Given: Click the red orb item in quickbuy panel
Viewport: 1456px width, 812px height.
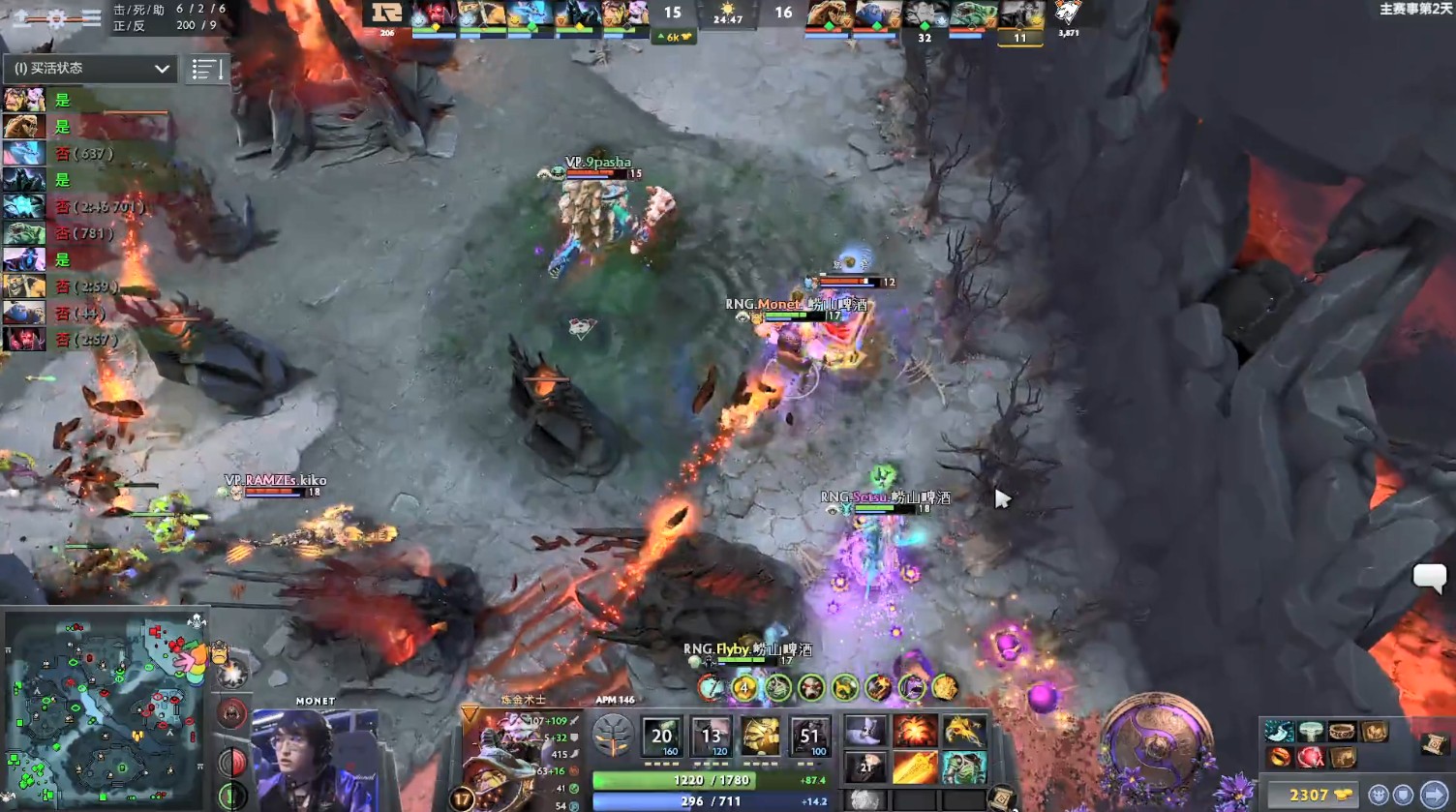Looking at the screenshot, I should (x=1311, y=758).
